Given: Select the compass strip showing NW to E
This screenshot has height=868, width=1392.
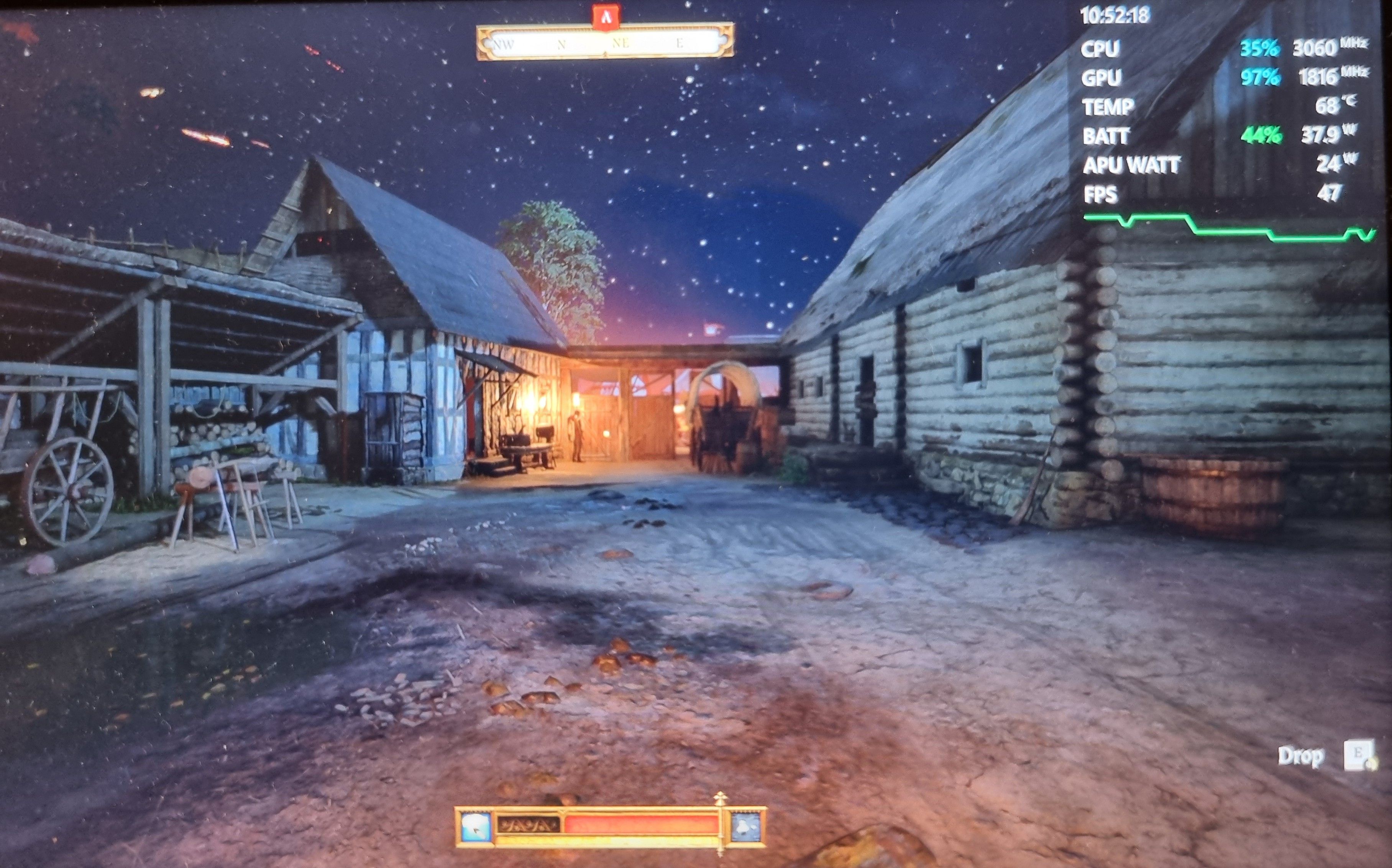Looking at the screenshot, I should tap(605, 42).
